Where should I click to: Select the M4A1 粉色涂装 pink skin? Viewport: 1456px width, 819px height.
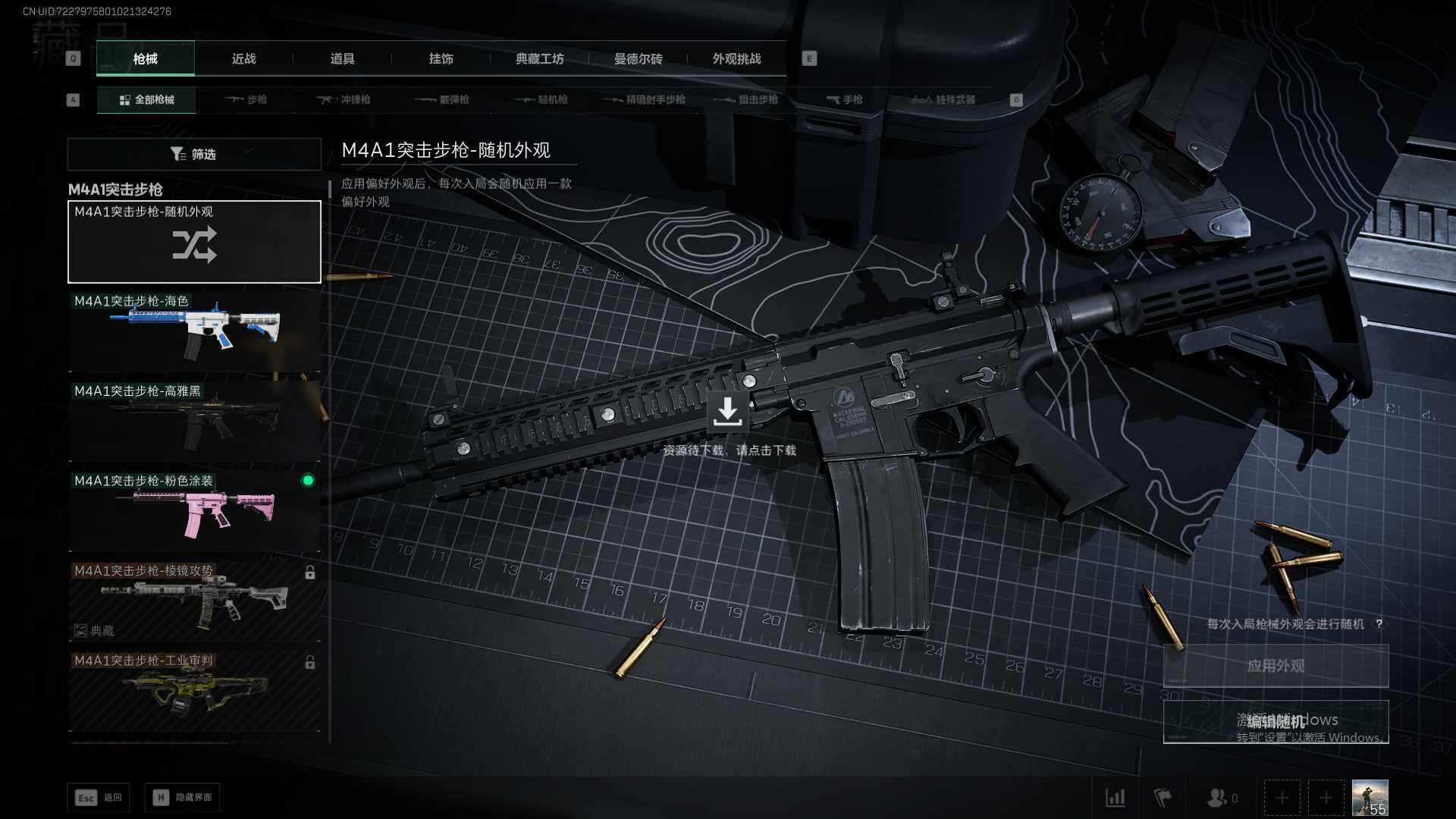click(x=194, y=510)
